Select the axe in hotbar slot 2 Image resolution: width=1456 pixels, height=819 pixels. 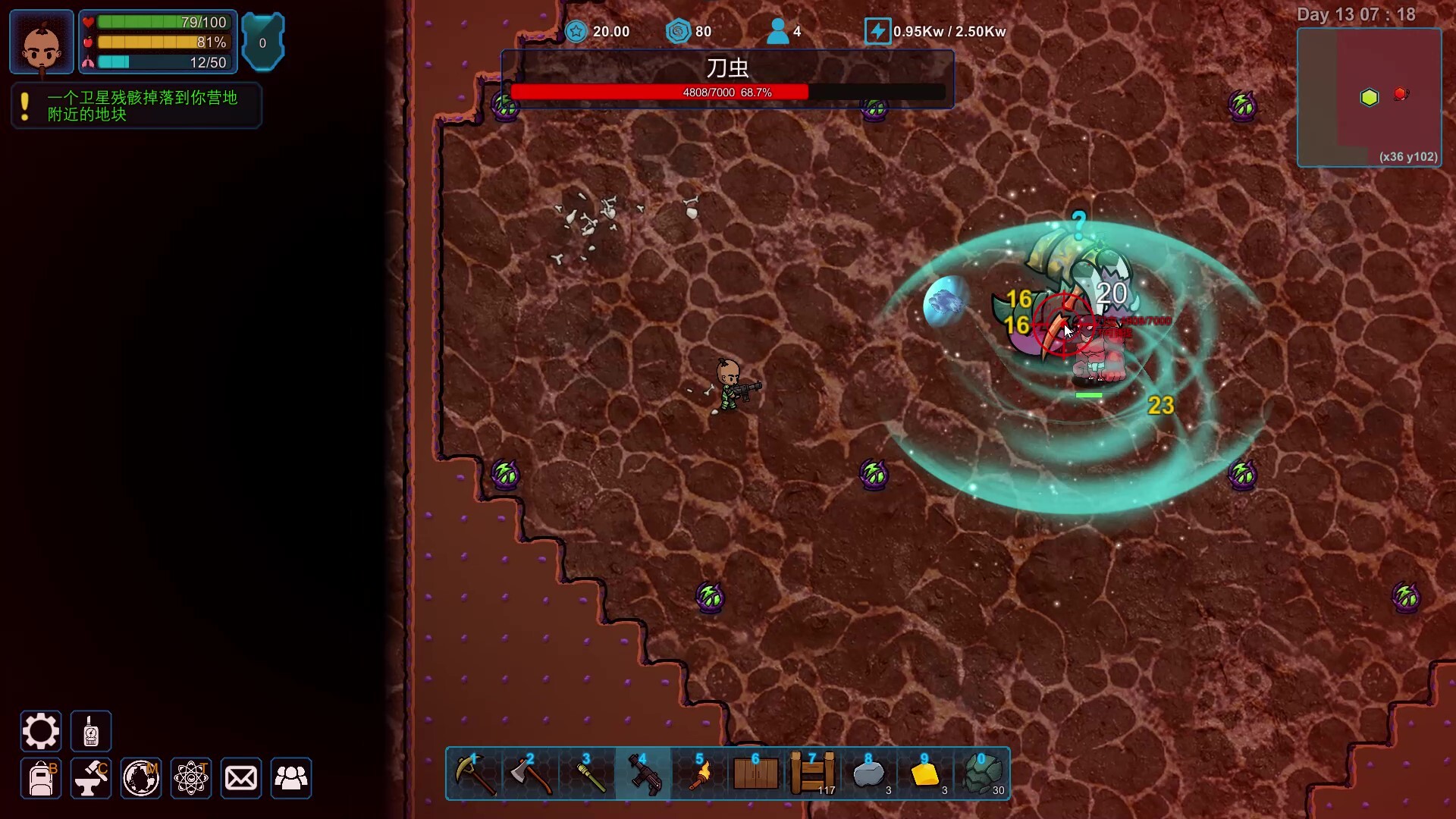point(530,773)
